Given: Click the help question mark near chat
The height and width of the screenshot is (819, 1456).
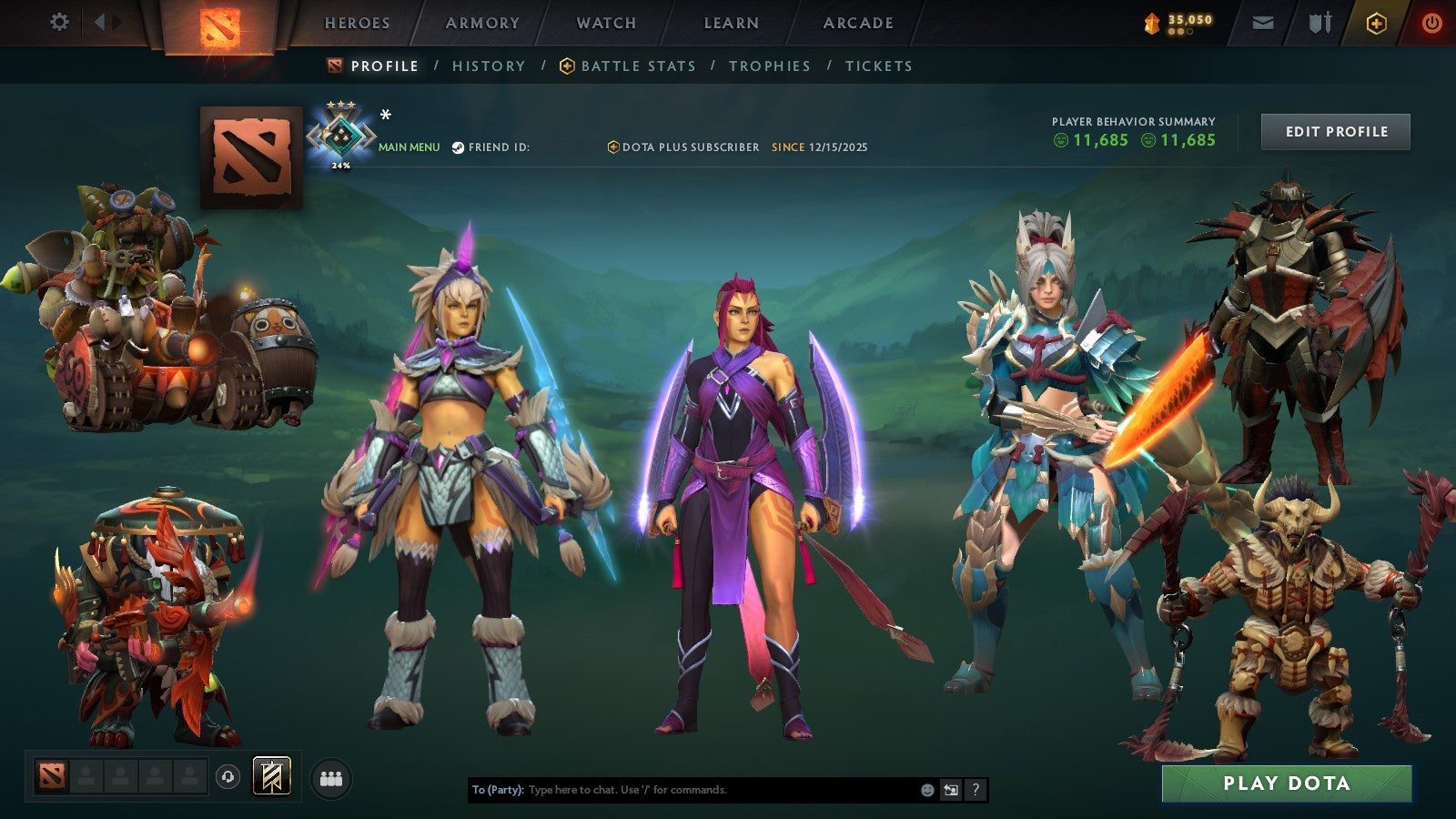Looking at the screenshot, I should click(x=974, y=791).
